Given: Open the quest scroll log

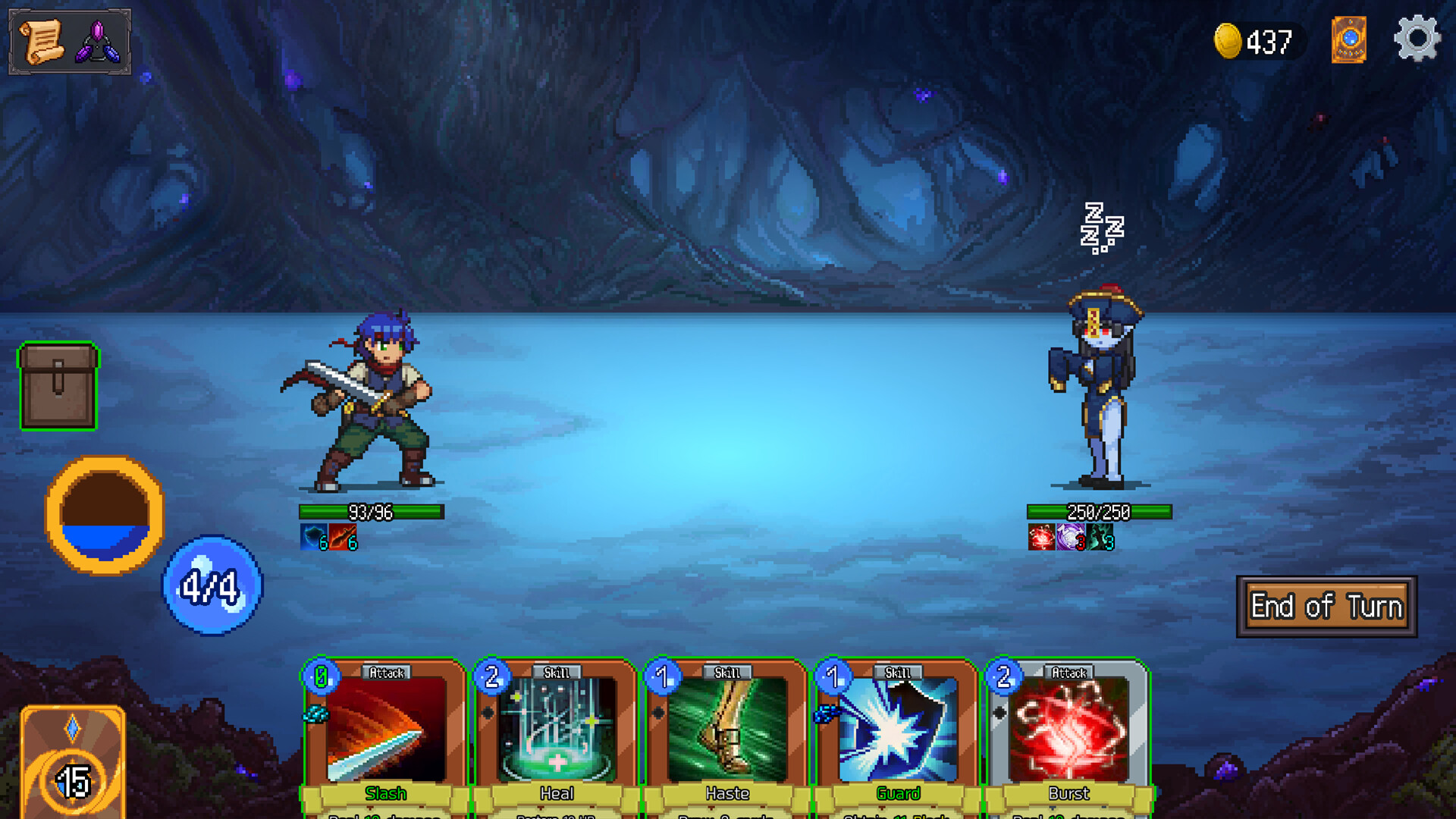Looking at the screenshot, I should click(42, 39).
